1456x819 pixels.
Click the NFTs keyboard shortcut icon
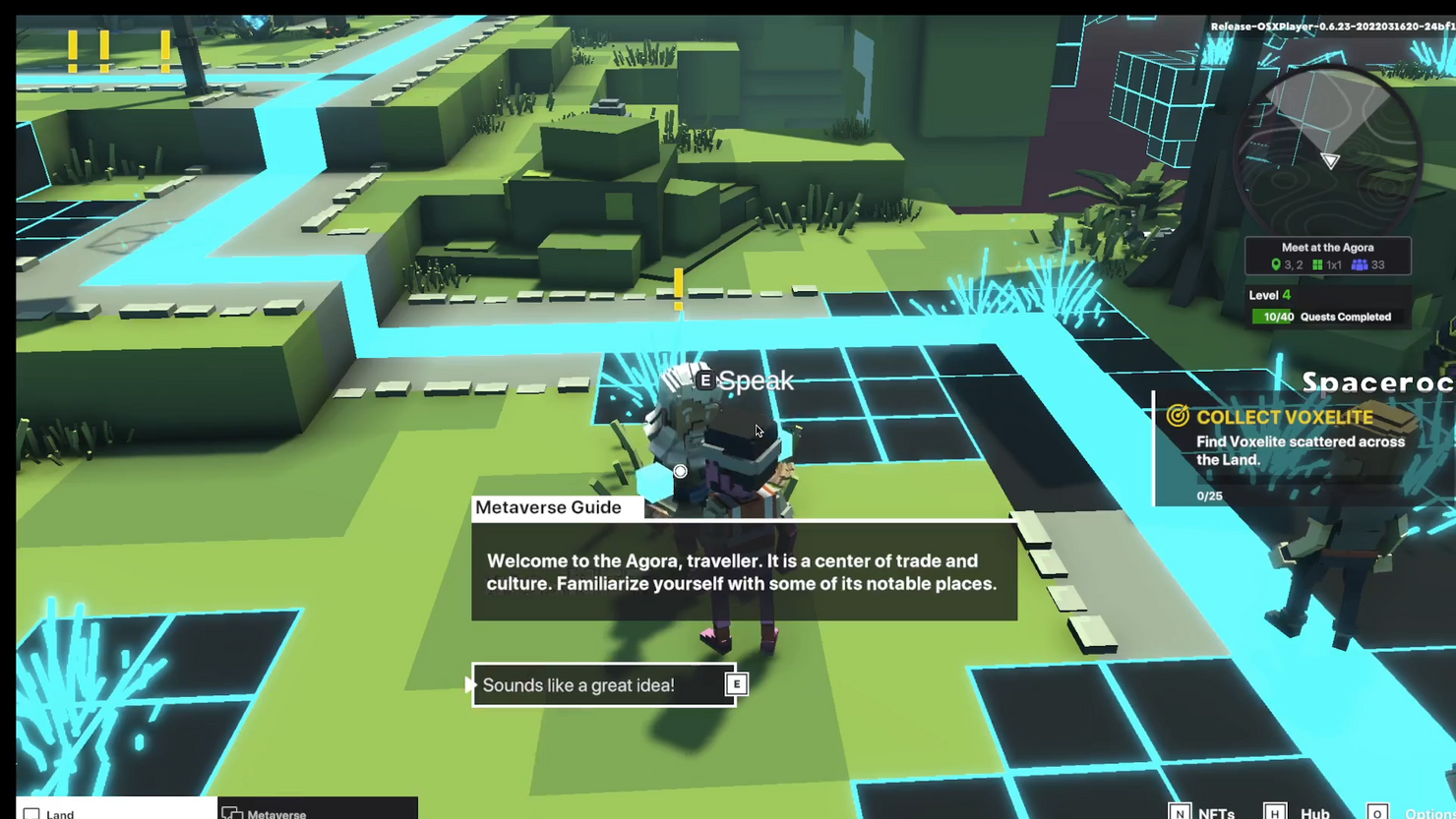click(x=1180, y=812)
